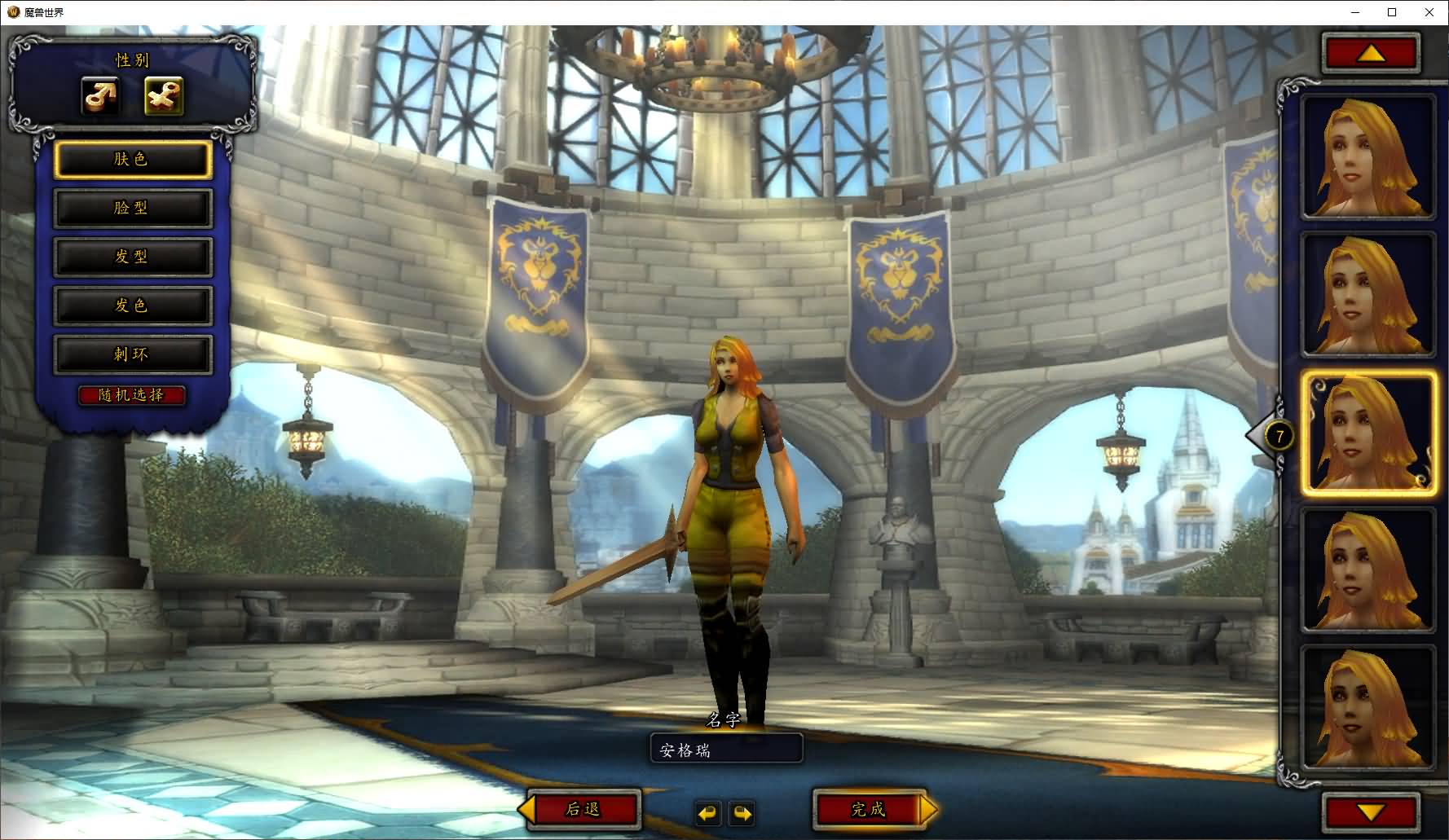The height and width of the screenshot is (840, 1449).
Task: Choose the 脸型 face type option
Action: coord(133,209)
